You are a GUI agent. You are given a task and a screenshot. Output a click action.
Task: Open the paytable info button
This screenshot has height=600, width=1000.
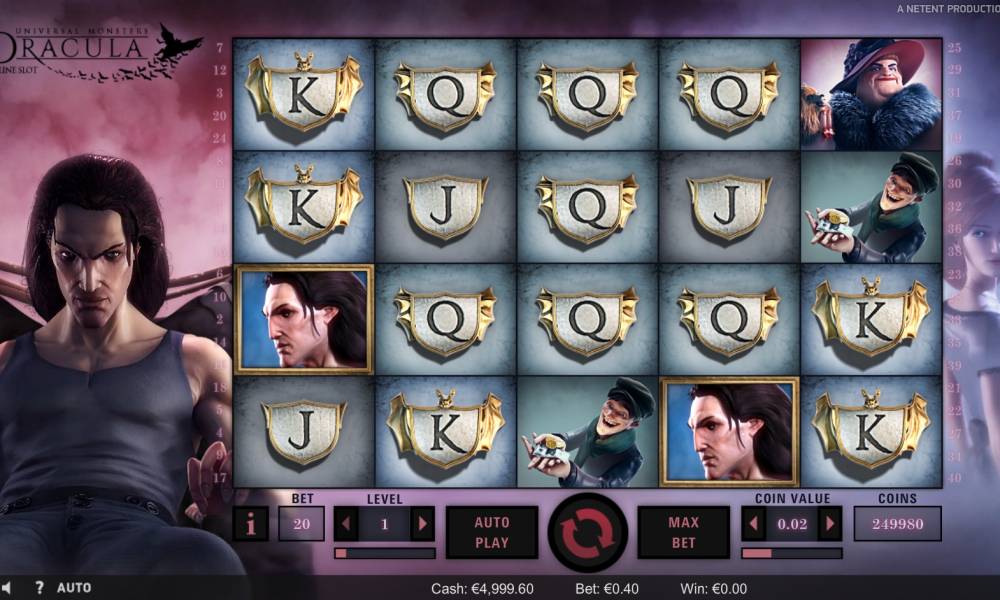point(250,524)
